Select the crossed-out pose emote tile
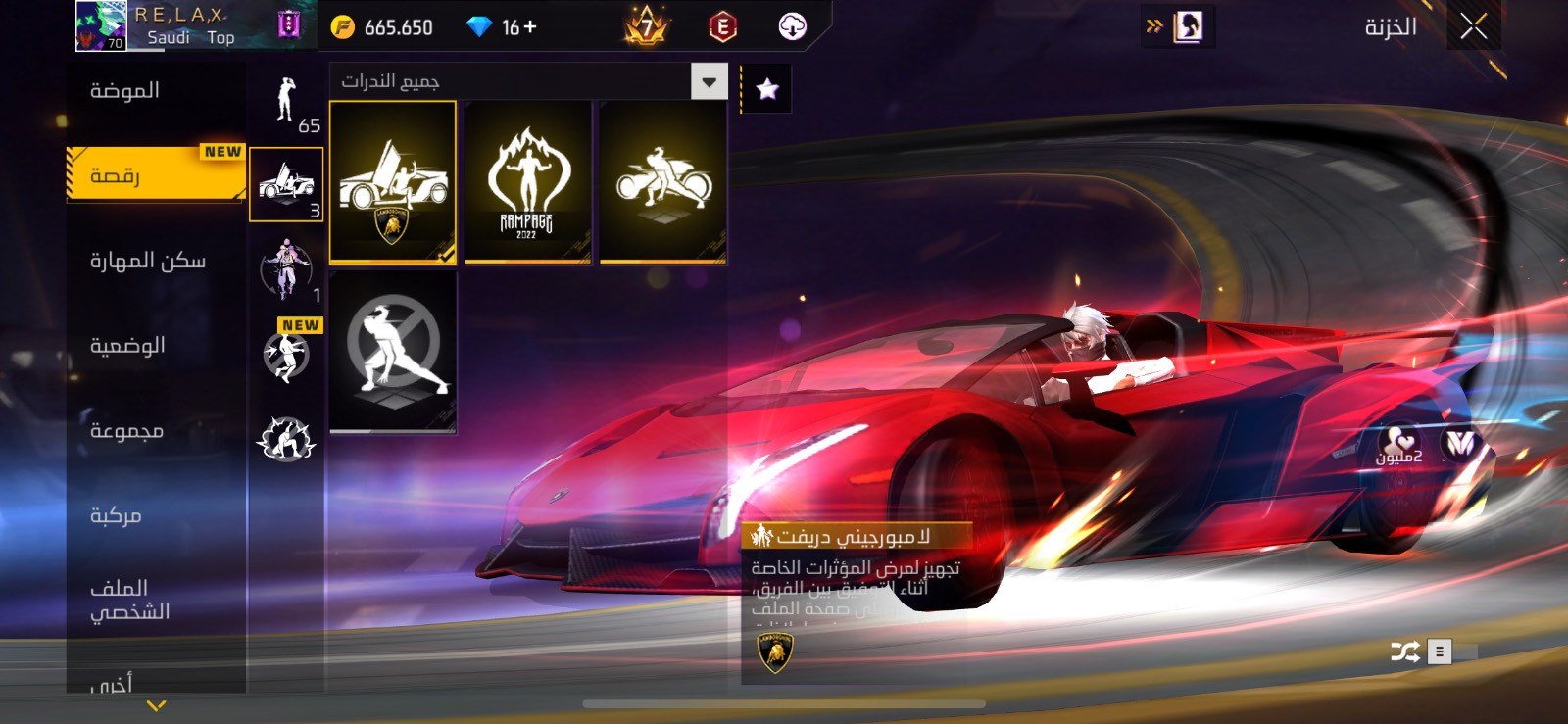Viewport: 1568px width, 724px height. click(x=393, y=352)
